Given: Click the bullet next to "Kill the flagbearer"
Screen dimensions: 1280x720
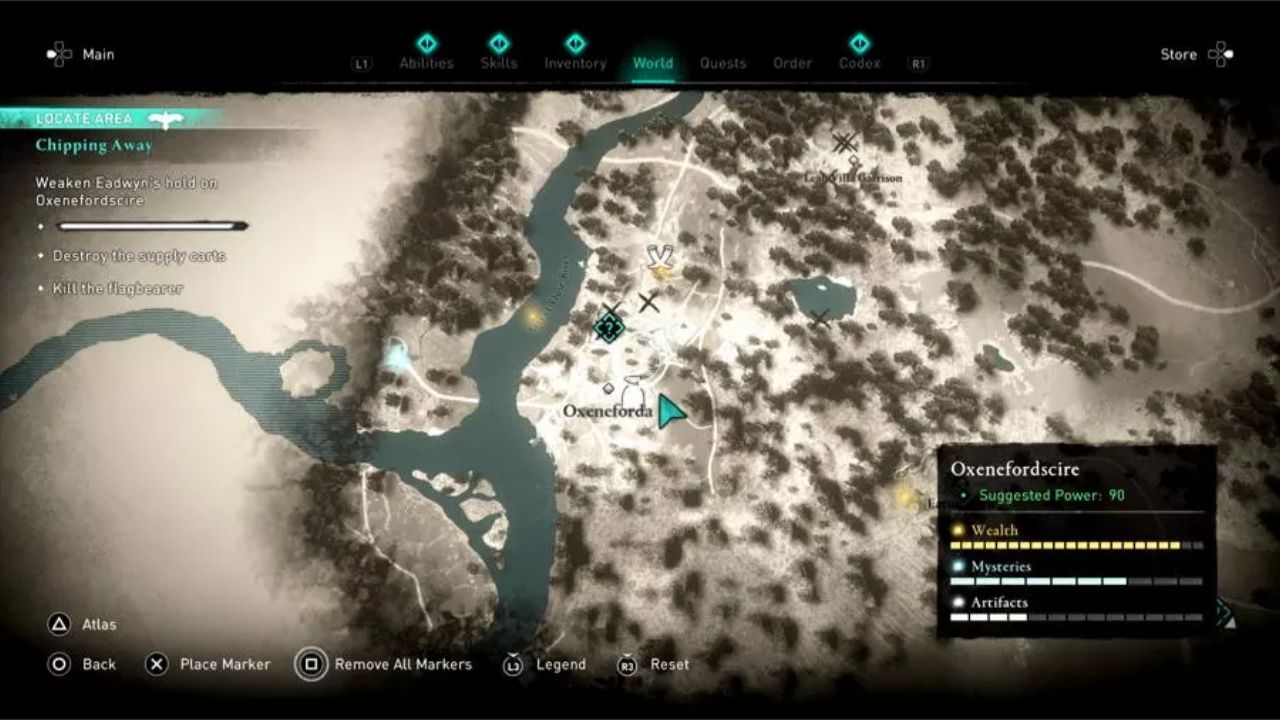Looking at the screenshot, I should point(40,288).
